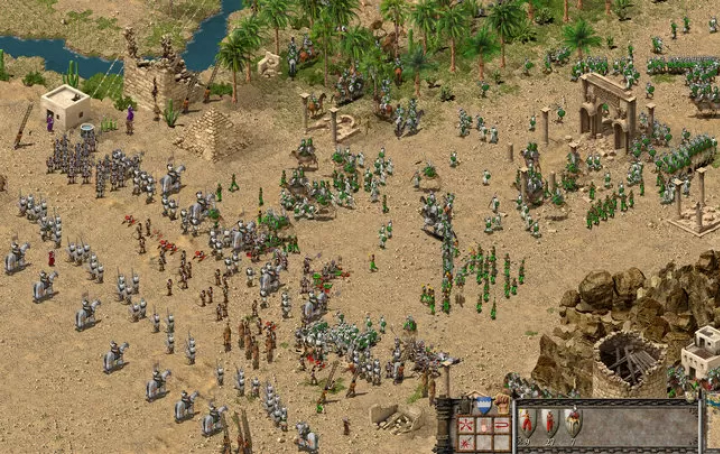Image resolution: width=720 pixels, height=454 pixels.
Task: Select the clenched fist icon
Action: click(502, 405)
